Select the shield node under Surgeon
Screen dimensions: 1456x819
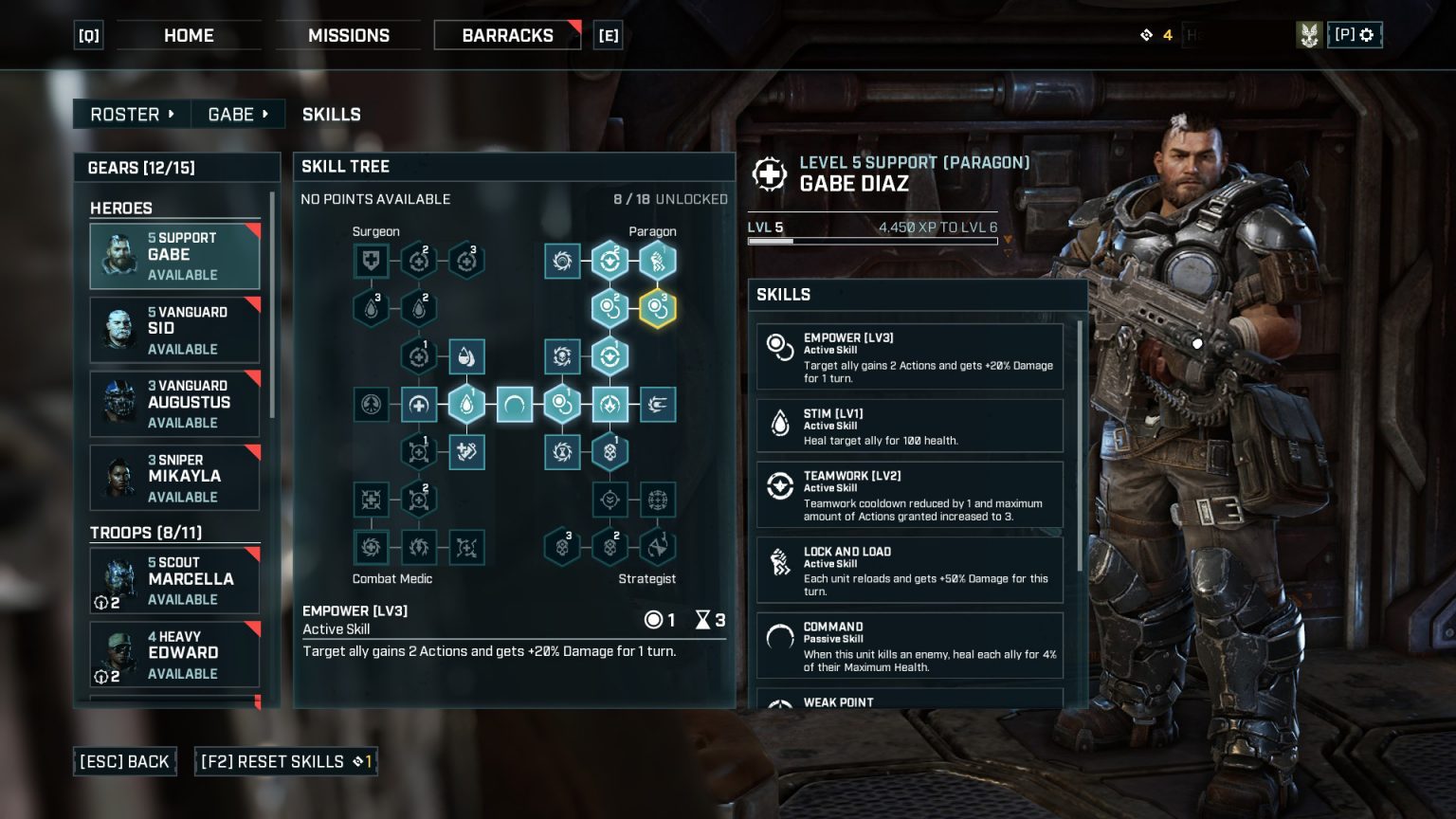[372, 261]
